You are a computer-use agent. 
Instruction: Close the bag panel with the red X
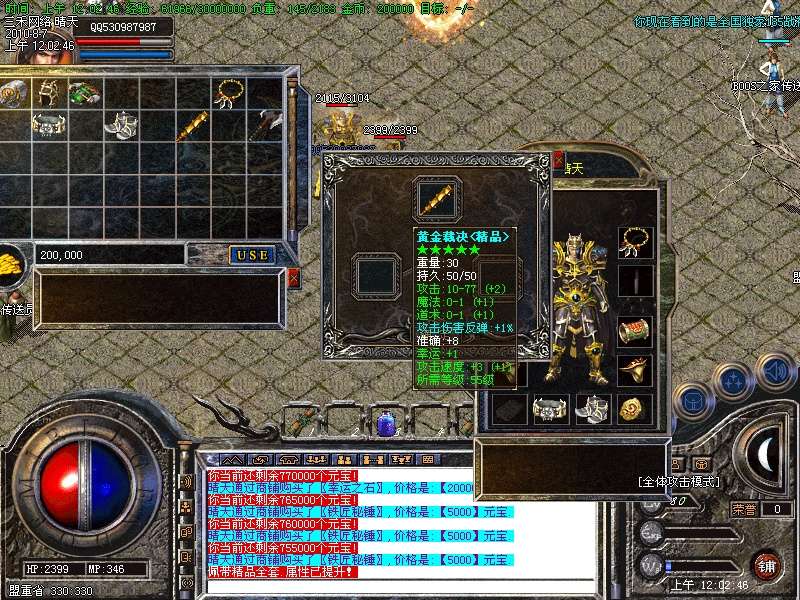click(x=293, y=279)
